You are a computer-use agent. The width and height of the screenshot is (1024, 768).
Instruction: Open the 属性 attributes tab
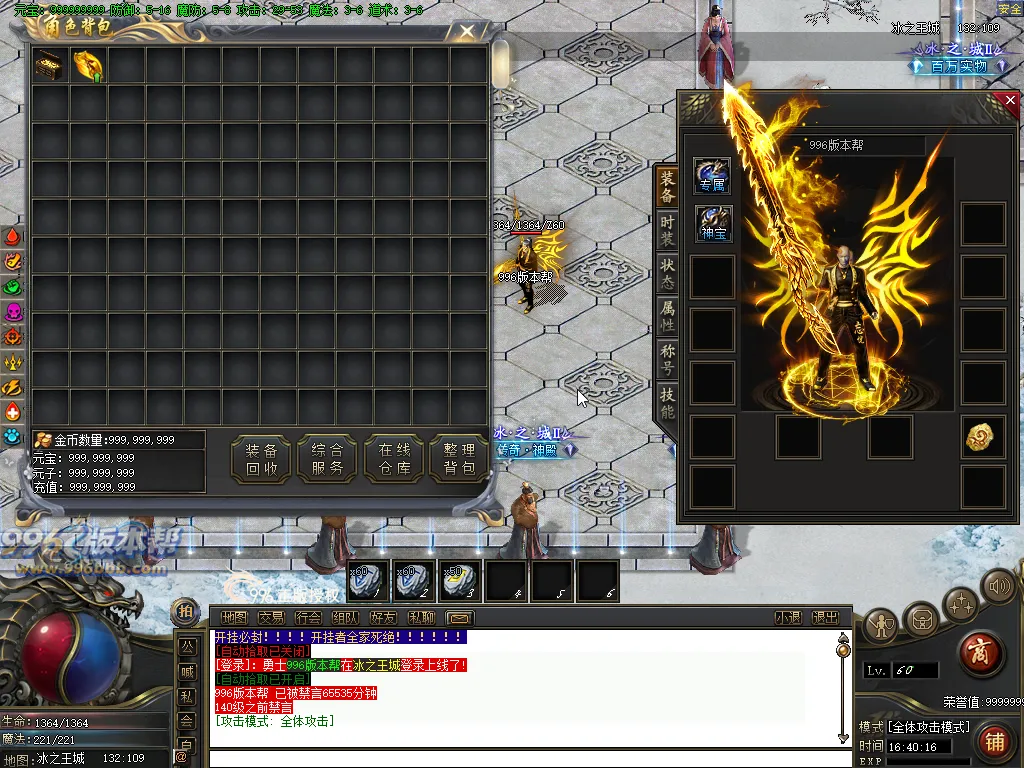[667, 316]
